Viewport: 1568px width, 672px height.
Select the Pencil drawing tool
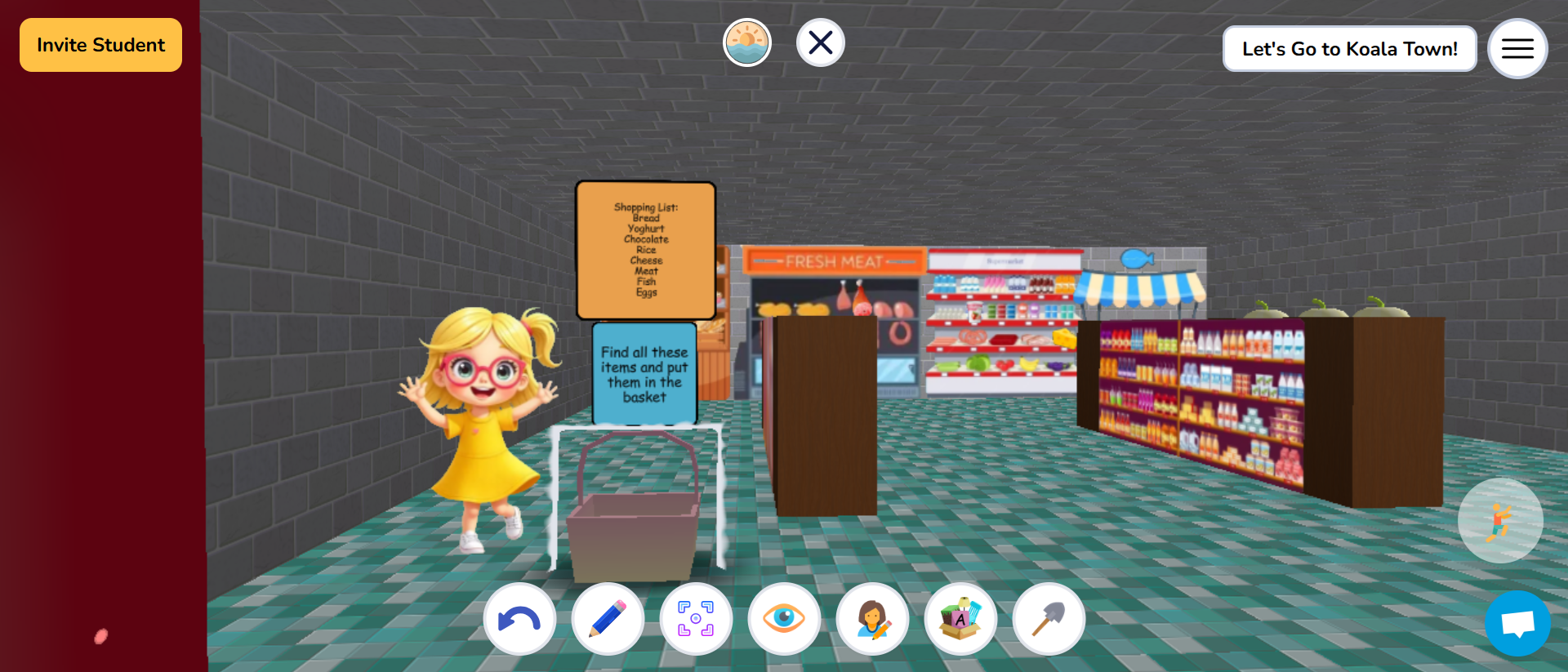608,619
